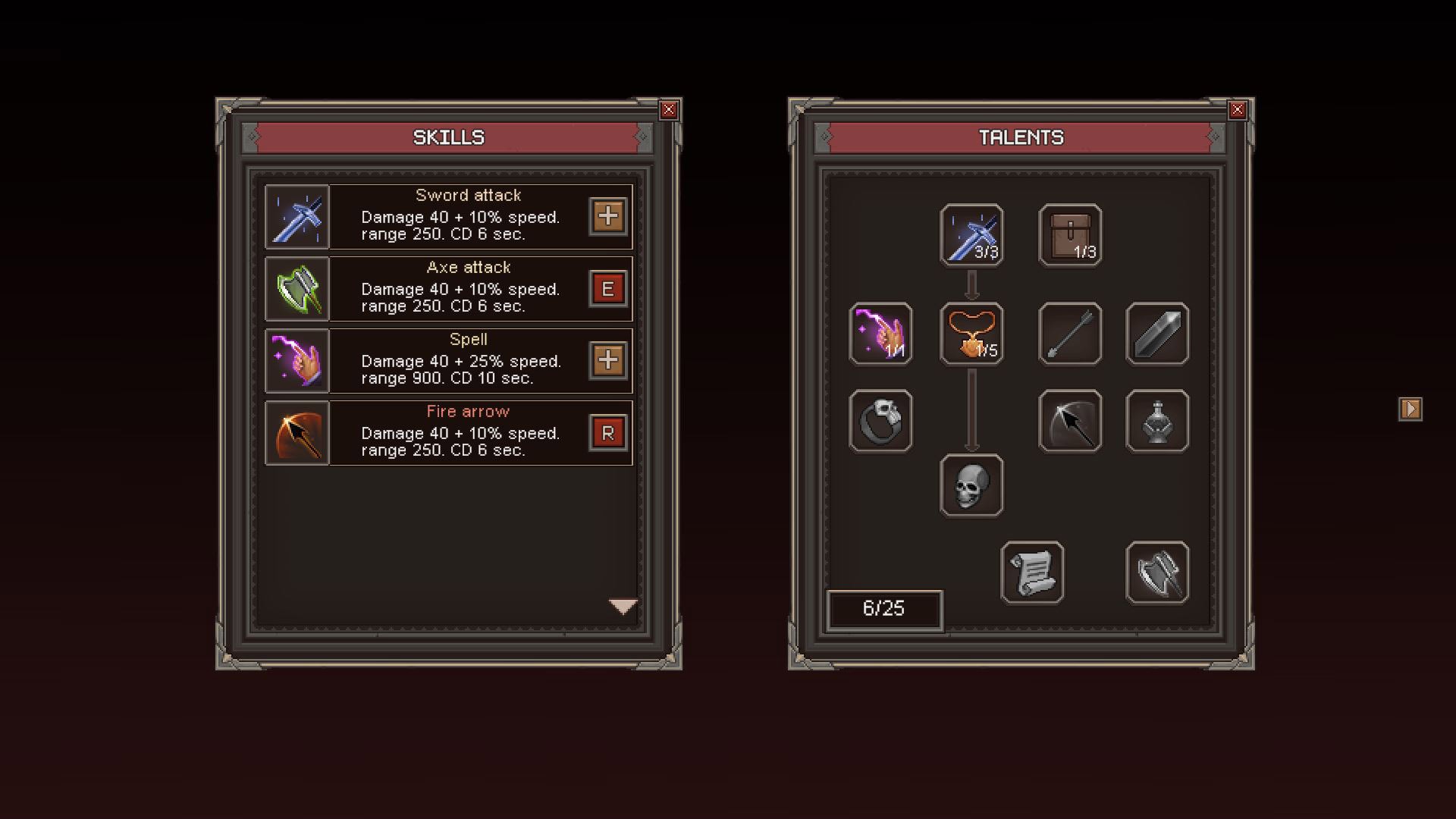Select the amulet talent ranked 1/5
1456x819 pixels.
click(971, 334)
